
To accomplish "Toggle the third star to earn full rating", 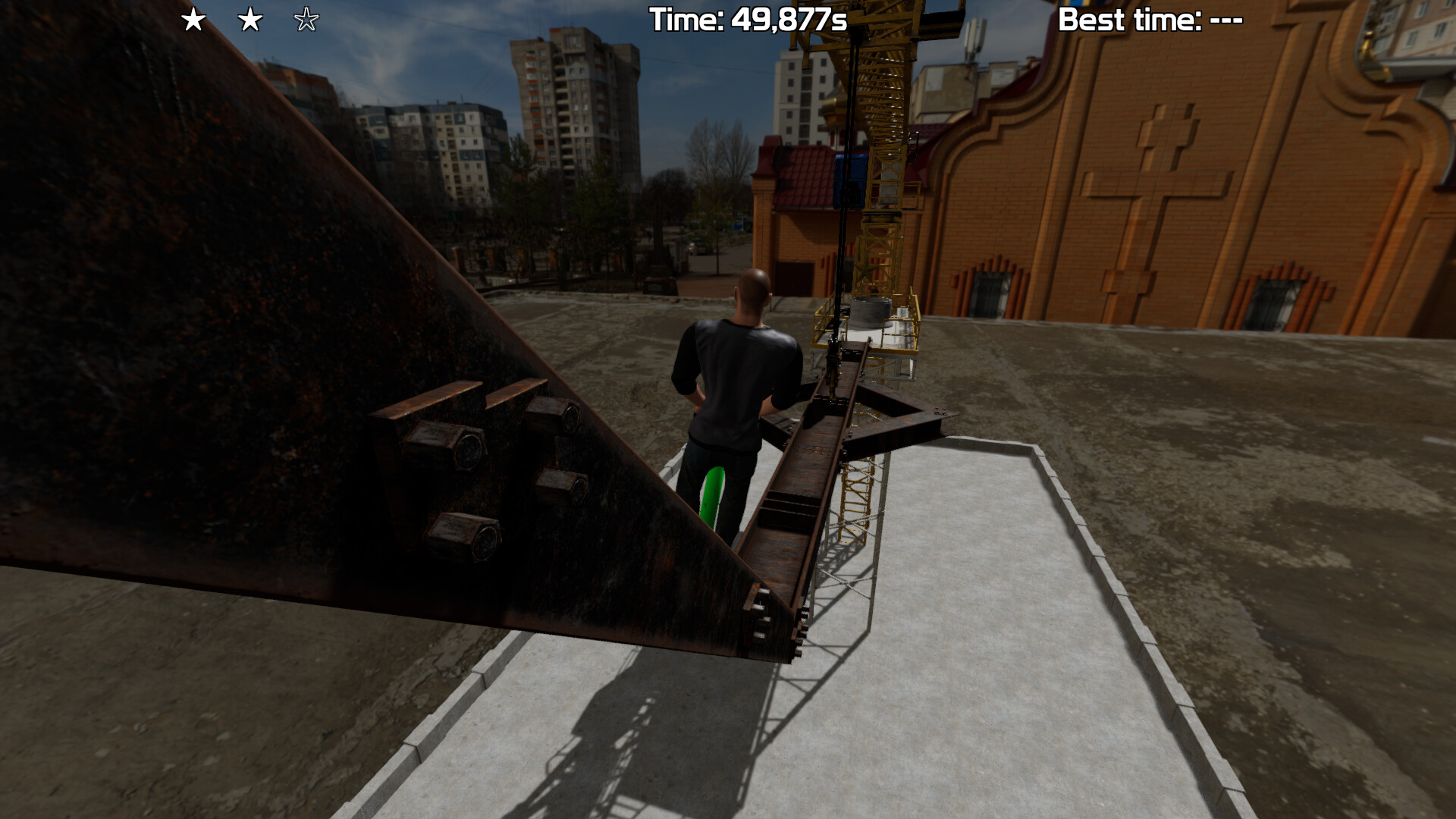I will (306, 21).
